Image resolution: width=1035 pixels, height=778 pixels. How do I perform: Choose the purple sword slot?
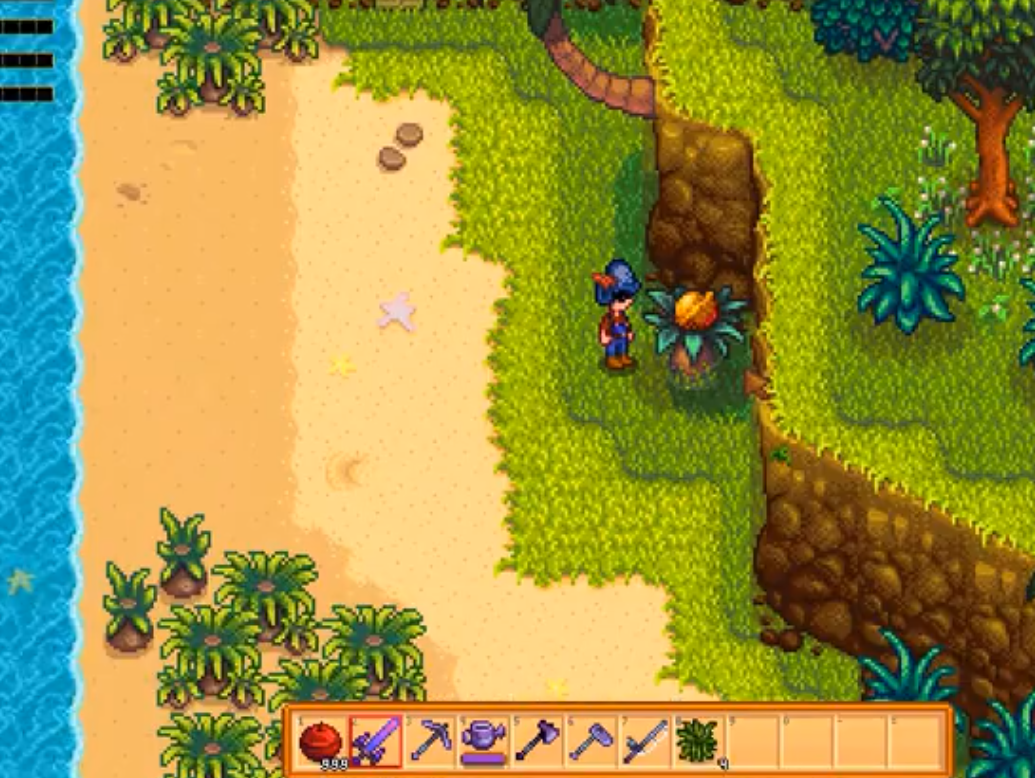click(375, 743)
